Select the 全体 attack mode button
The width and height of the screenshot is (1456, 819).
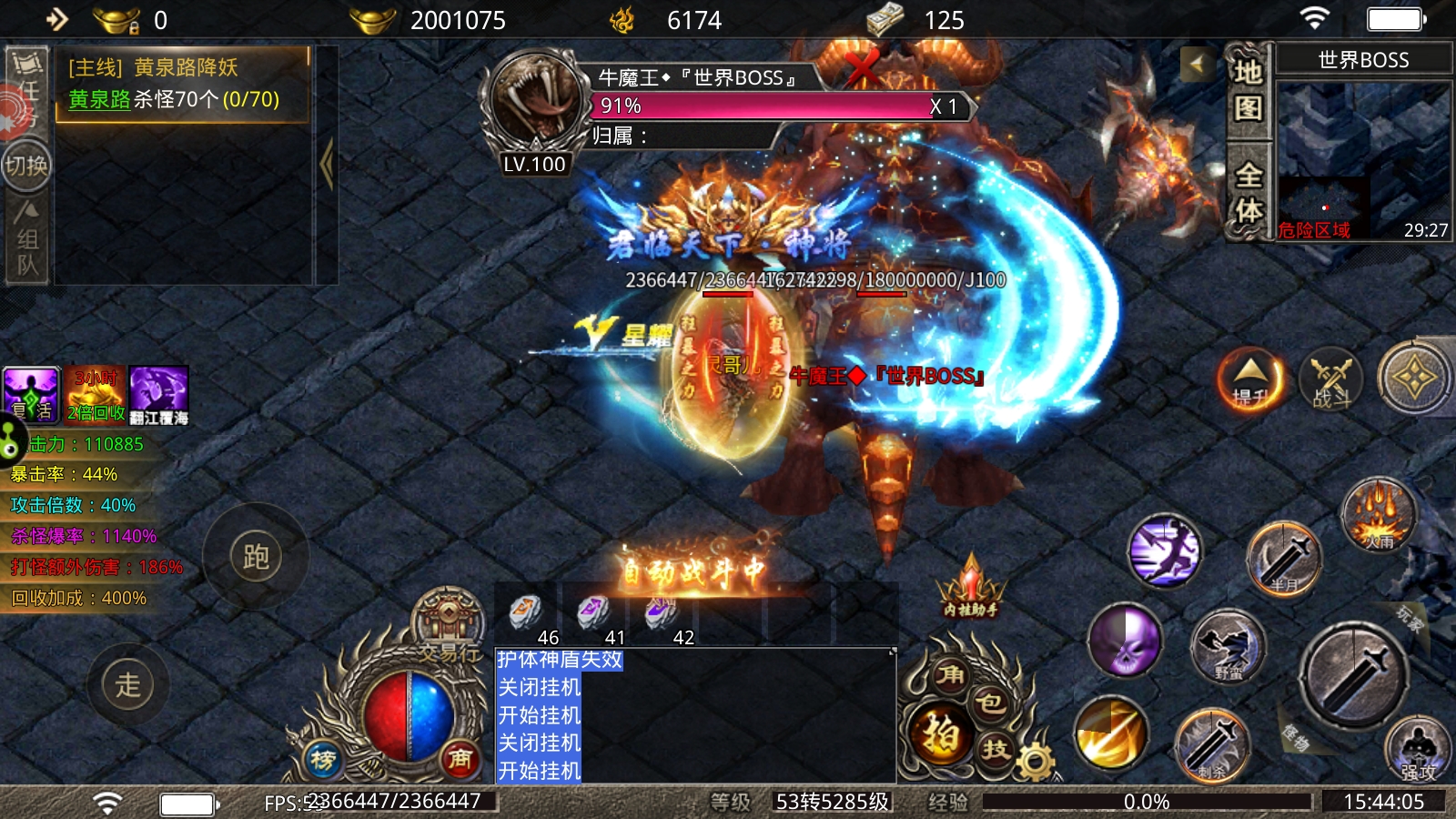1248,192
